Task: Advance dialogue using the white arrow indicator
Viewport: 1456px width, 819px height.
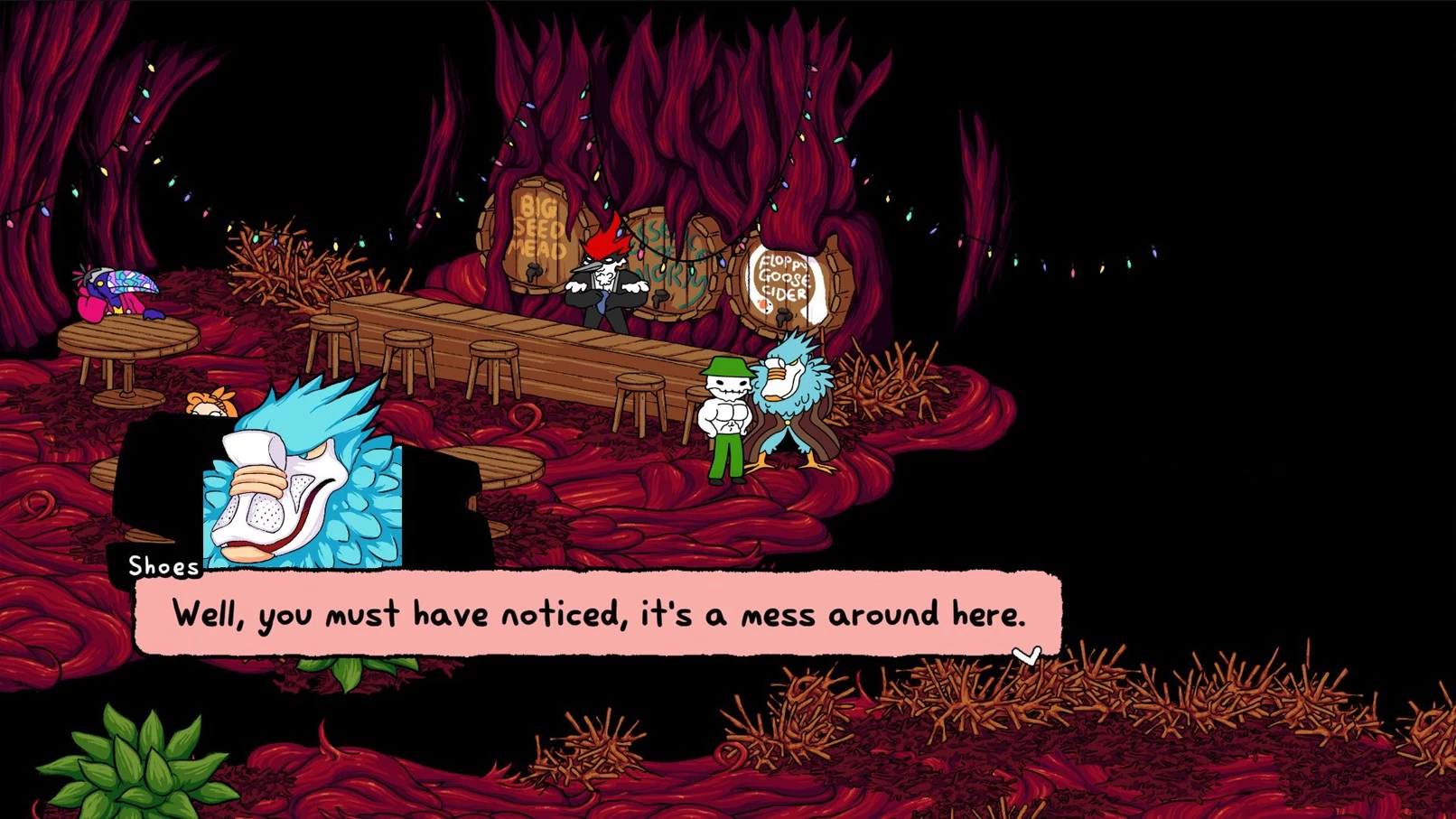Action: (x=1026, y=655)
